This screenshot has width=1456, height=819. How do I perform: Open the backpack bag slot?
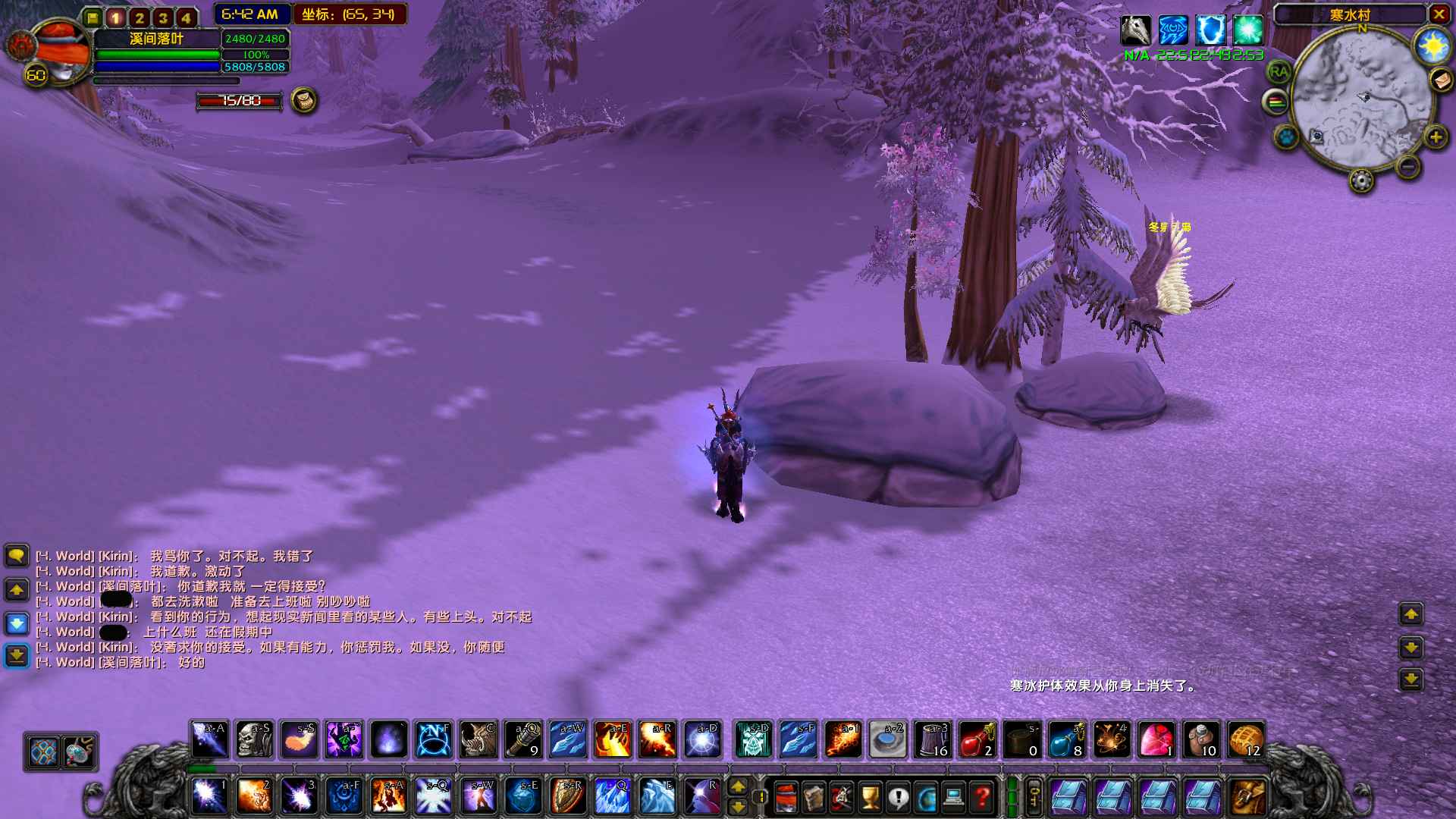(x=1247, y=797)
